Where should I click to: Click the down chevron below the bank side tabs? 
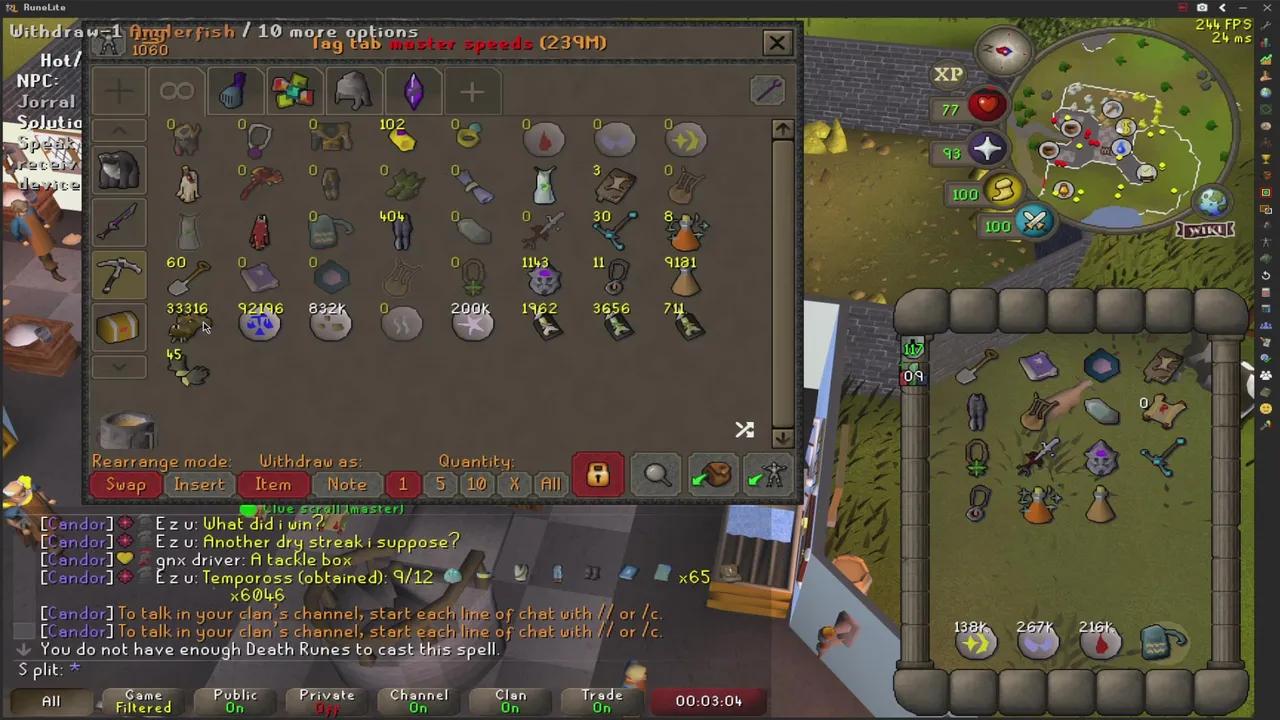(118, 367)
